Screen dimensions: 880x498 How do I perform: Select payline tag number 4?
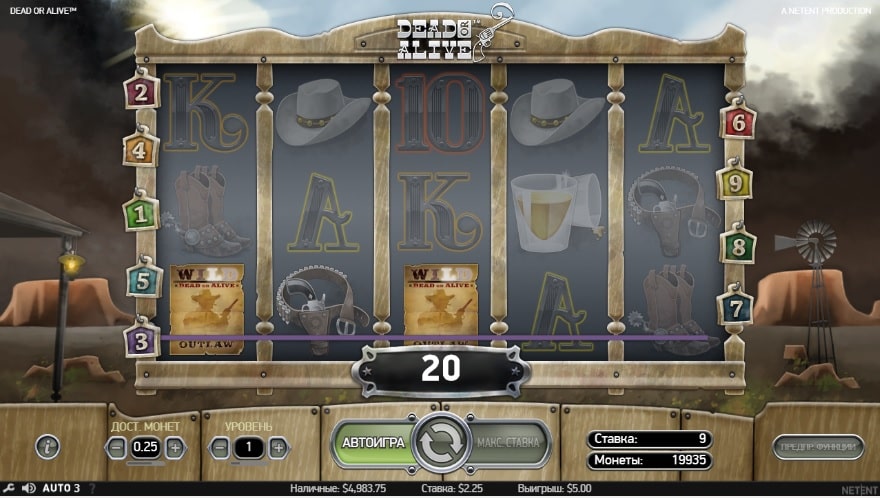click(141, 150)
